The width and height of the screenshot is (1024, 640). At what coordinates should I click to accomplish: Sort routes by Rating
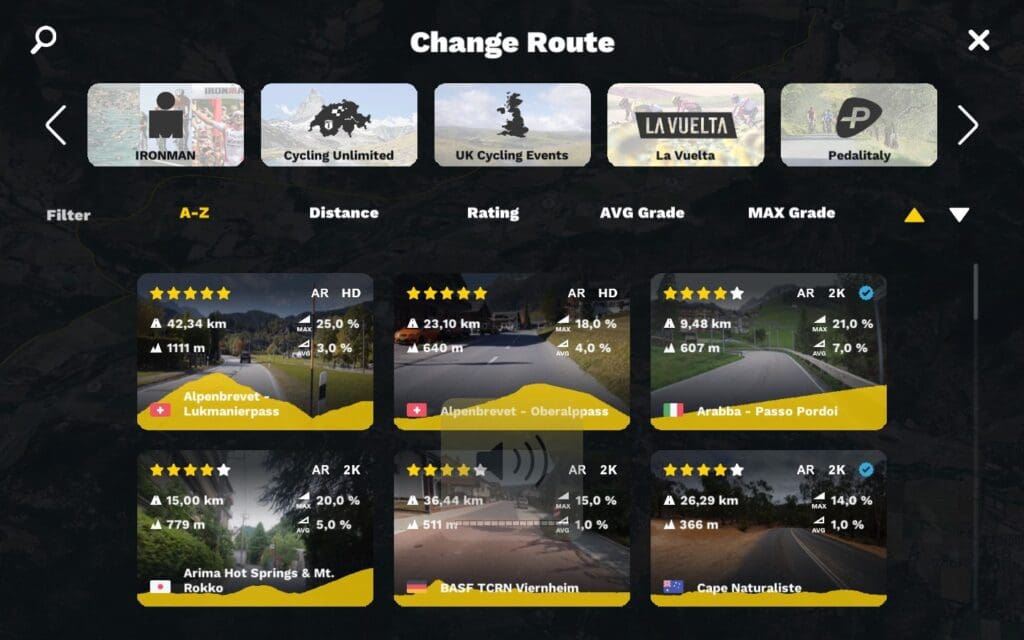point(492,213)
